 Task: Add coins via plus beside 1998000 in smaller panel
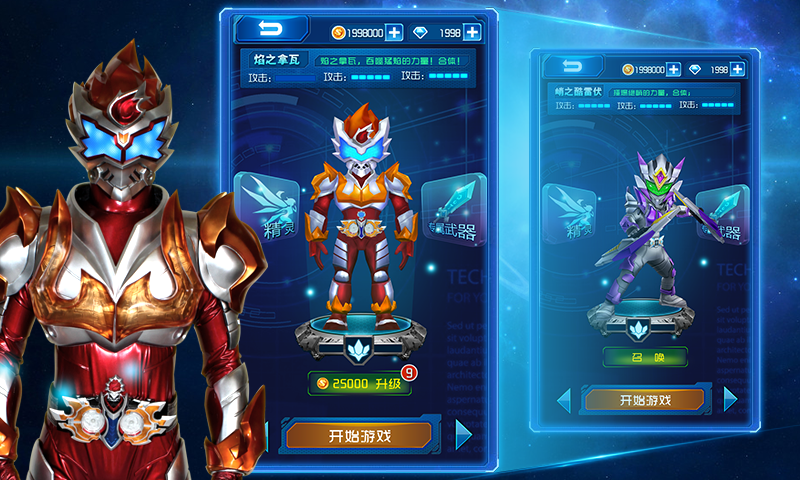pos(674,70)
